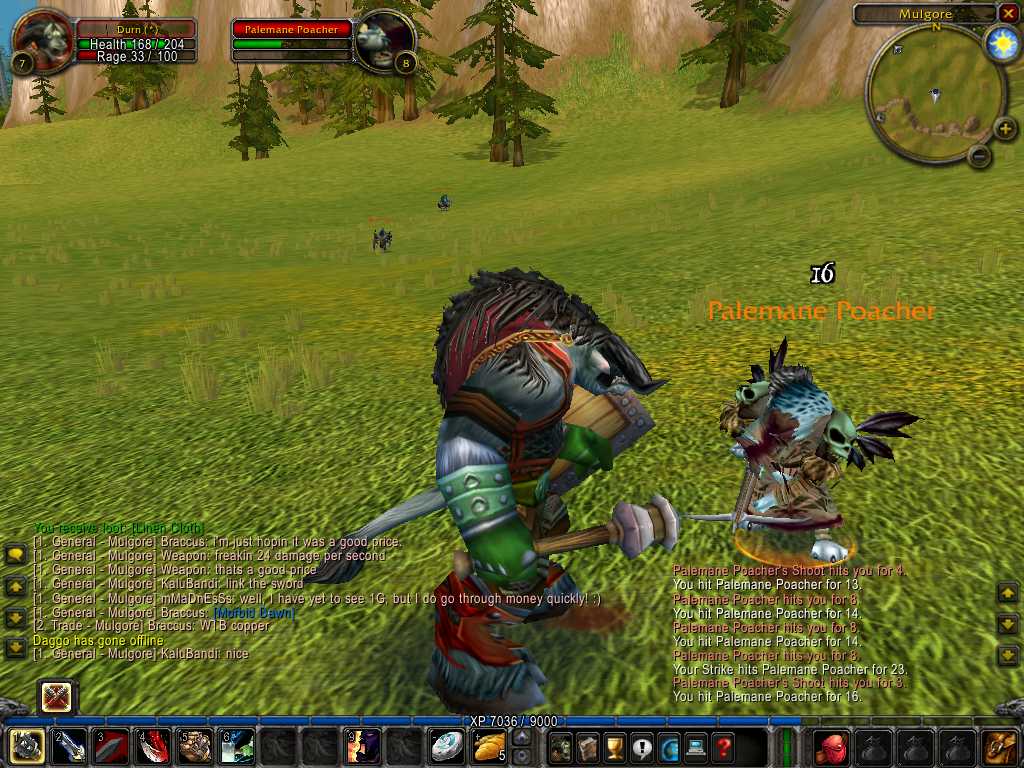Image resolution: width=1024 pixels, height=768 pixels.
Task: Open the red backpack bag
Action: [x=831, y=747]
